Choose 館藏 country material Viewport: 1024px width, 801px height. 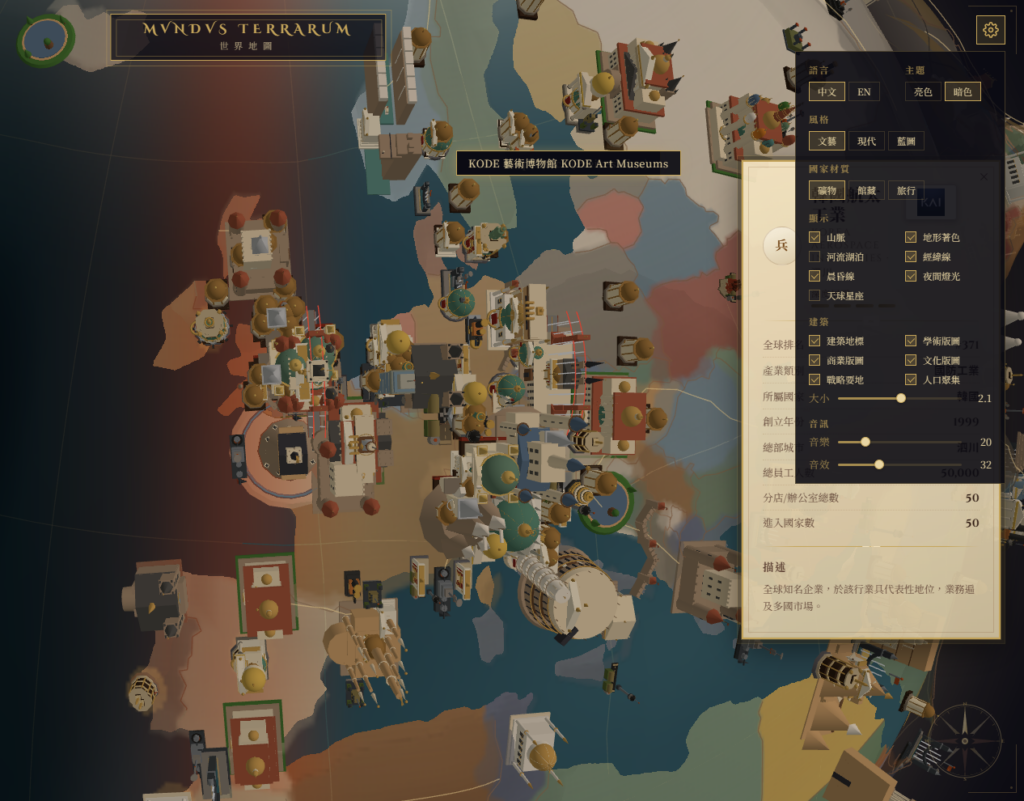[x=866, y=190]
